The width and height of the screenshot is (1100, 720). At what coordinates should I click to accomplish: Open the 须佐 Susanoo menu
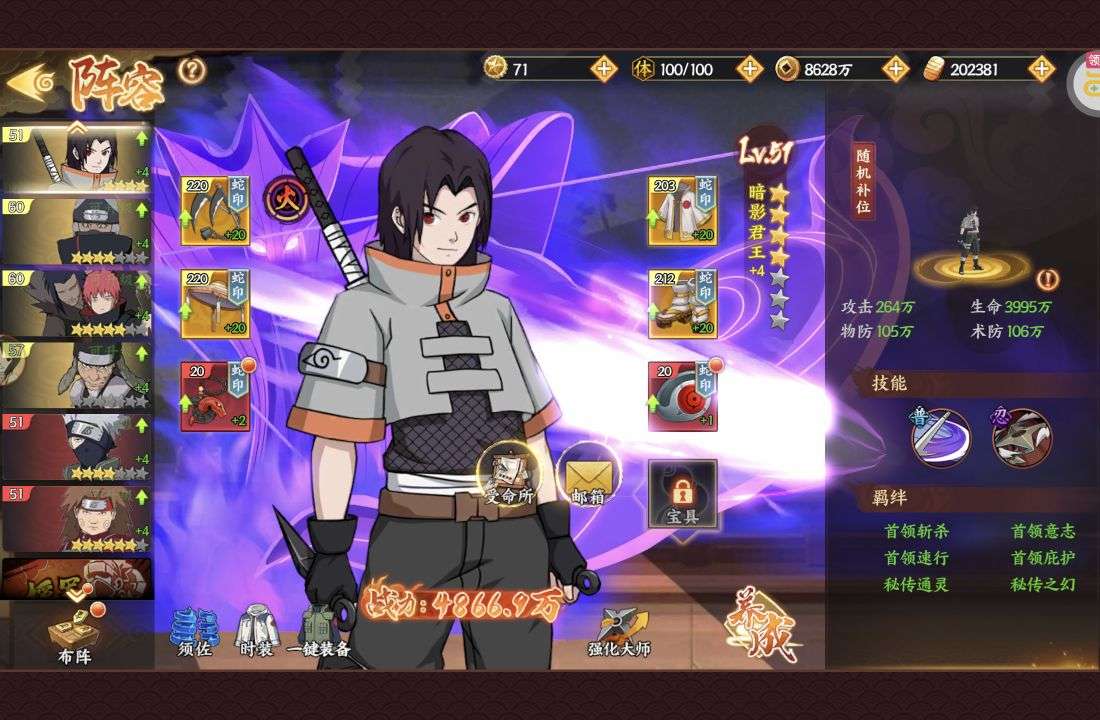[195, 633]
